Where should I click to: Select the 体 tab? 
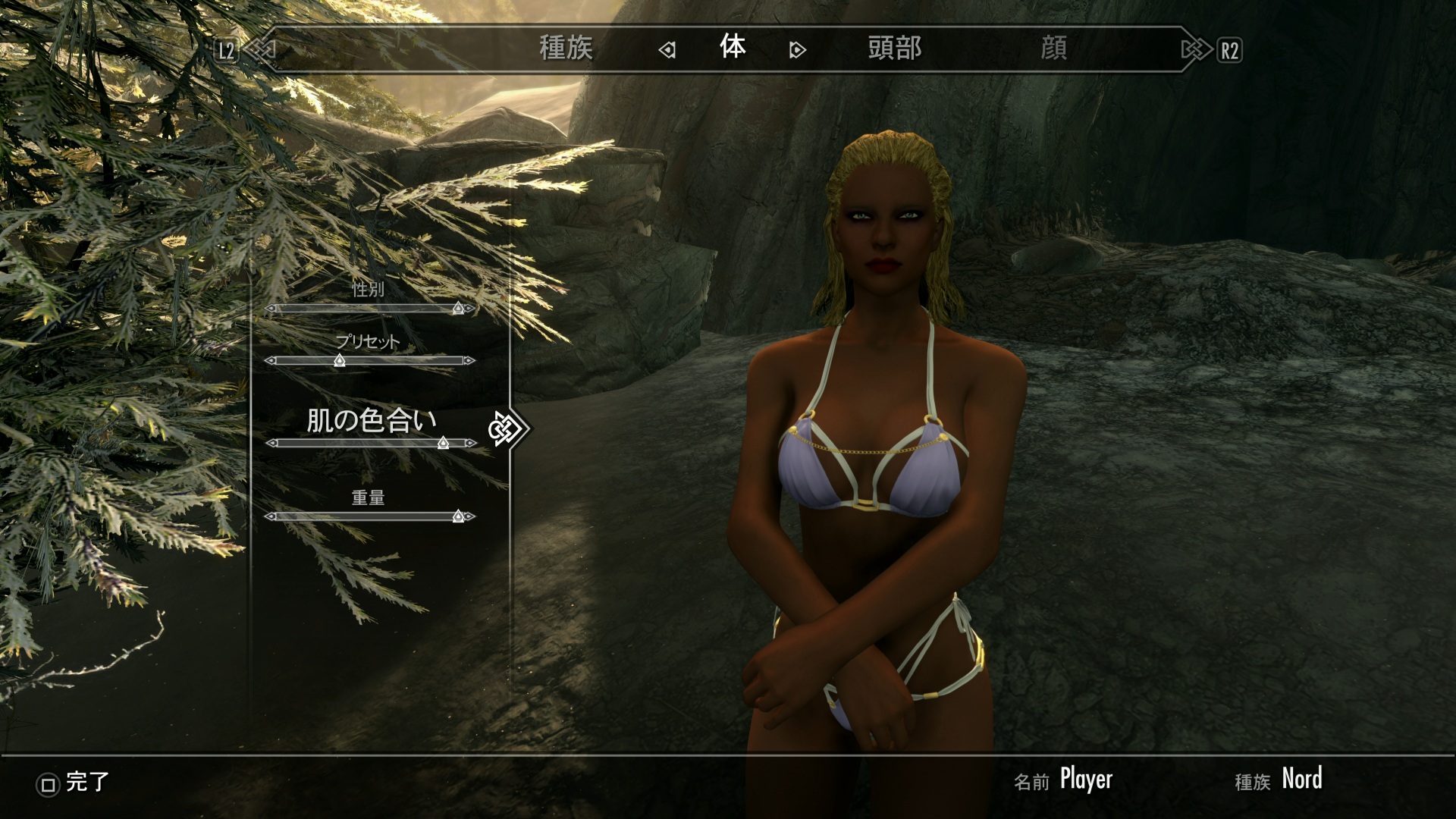click(733, 48)
